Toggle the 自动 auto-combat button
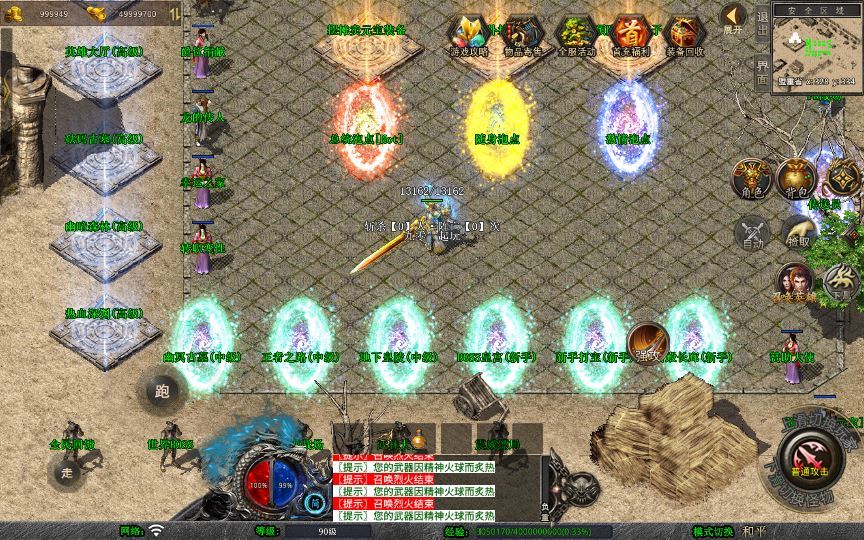 click(750, 234)
